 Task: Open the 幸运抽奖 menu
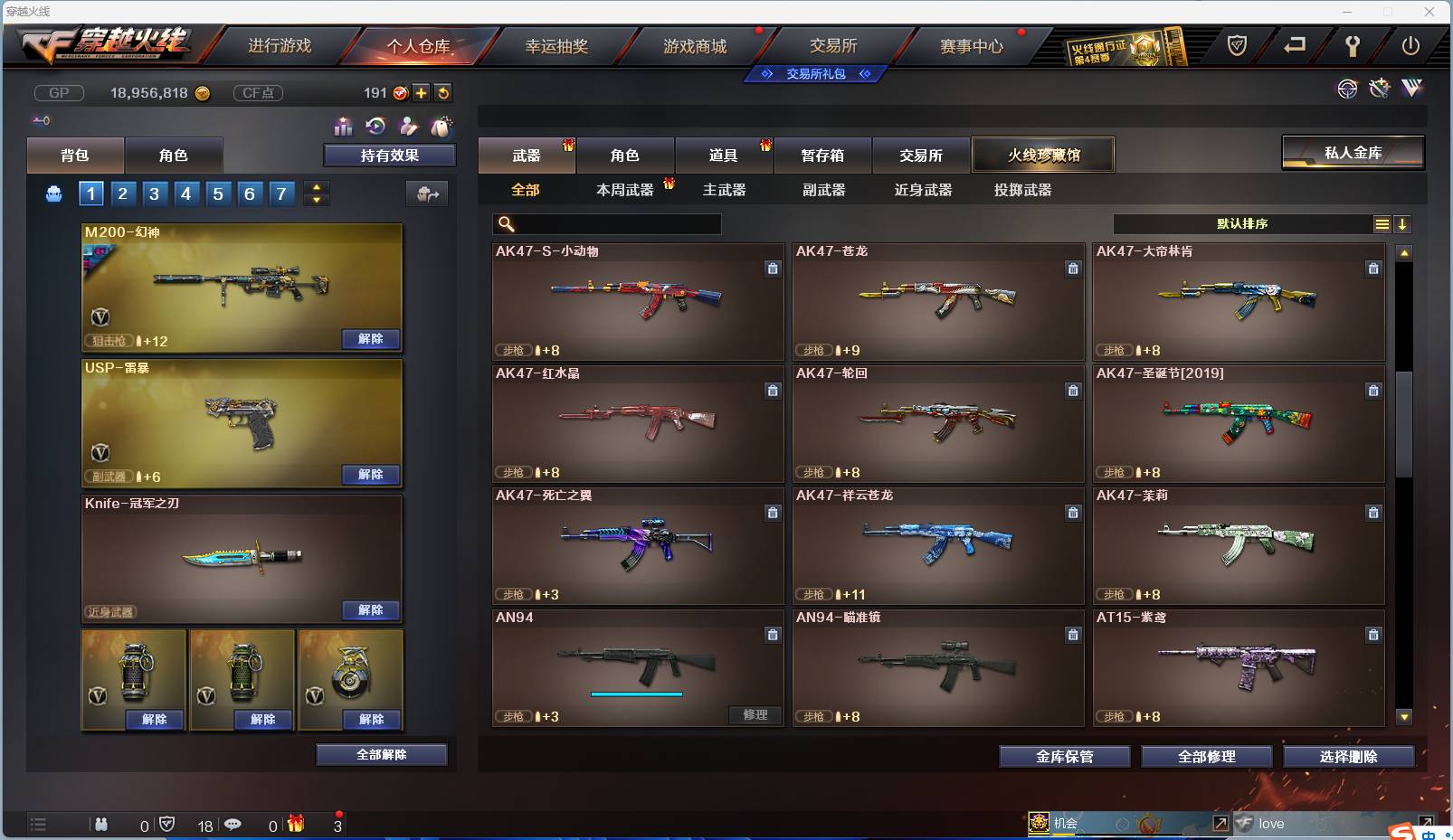557,45
